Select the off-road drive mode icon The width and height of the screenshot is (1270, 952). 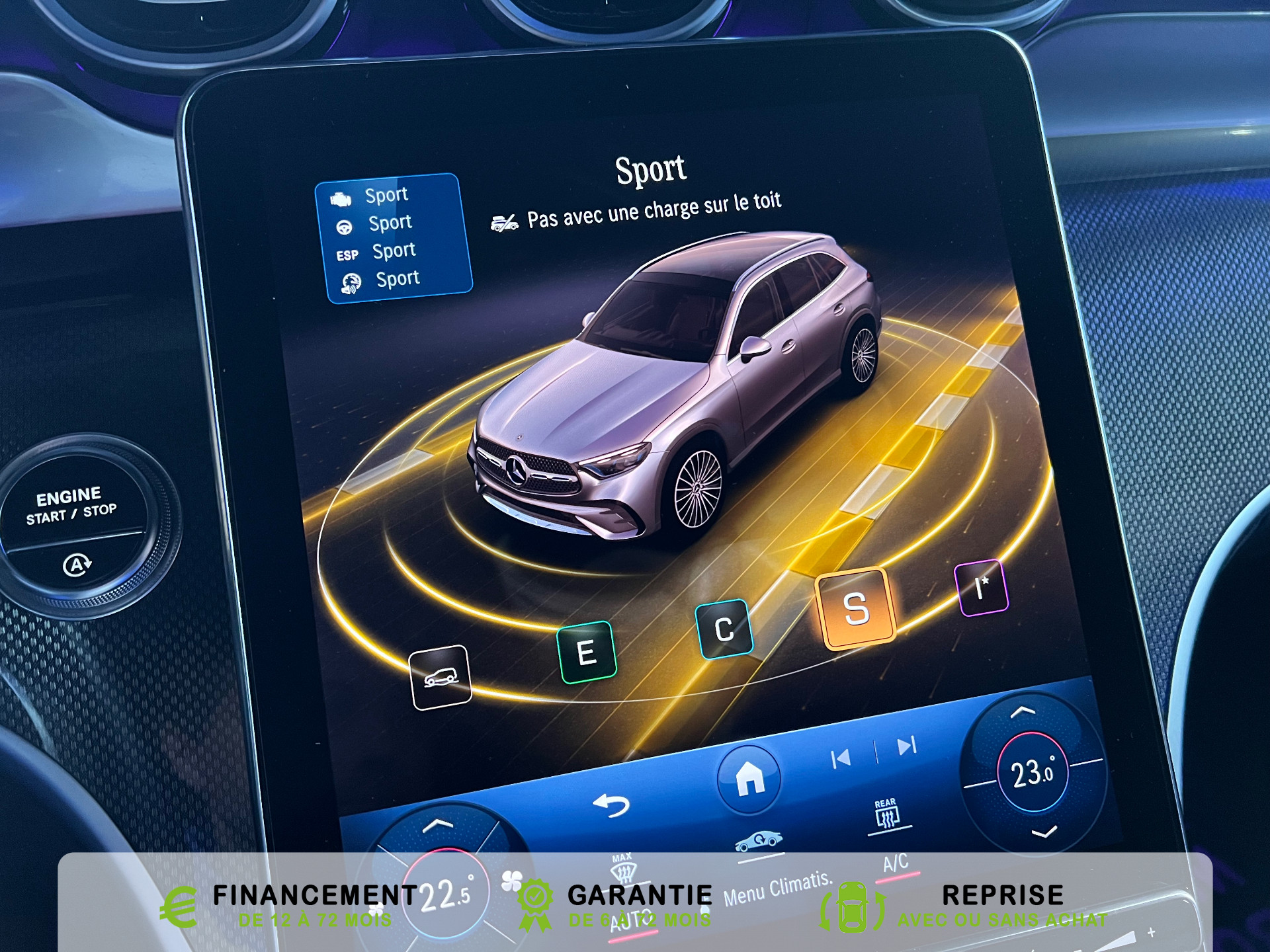click(x=441, y=677)
